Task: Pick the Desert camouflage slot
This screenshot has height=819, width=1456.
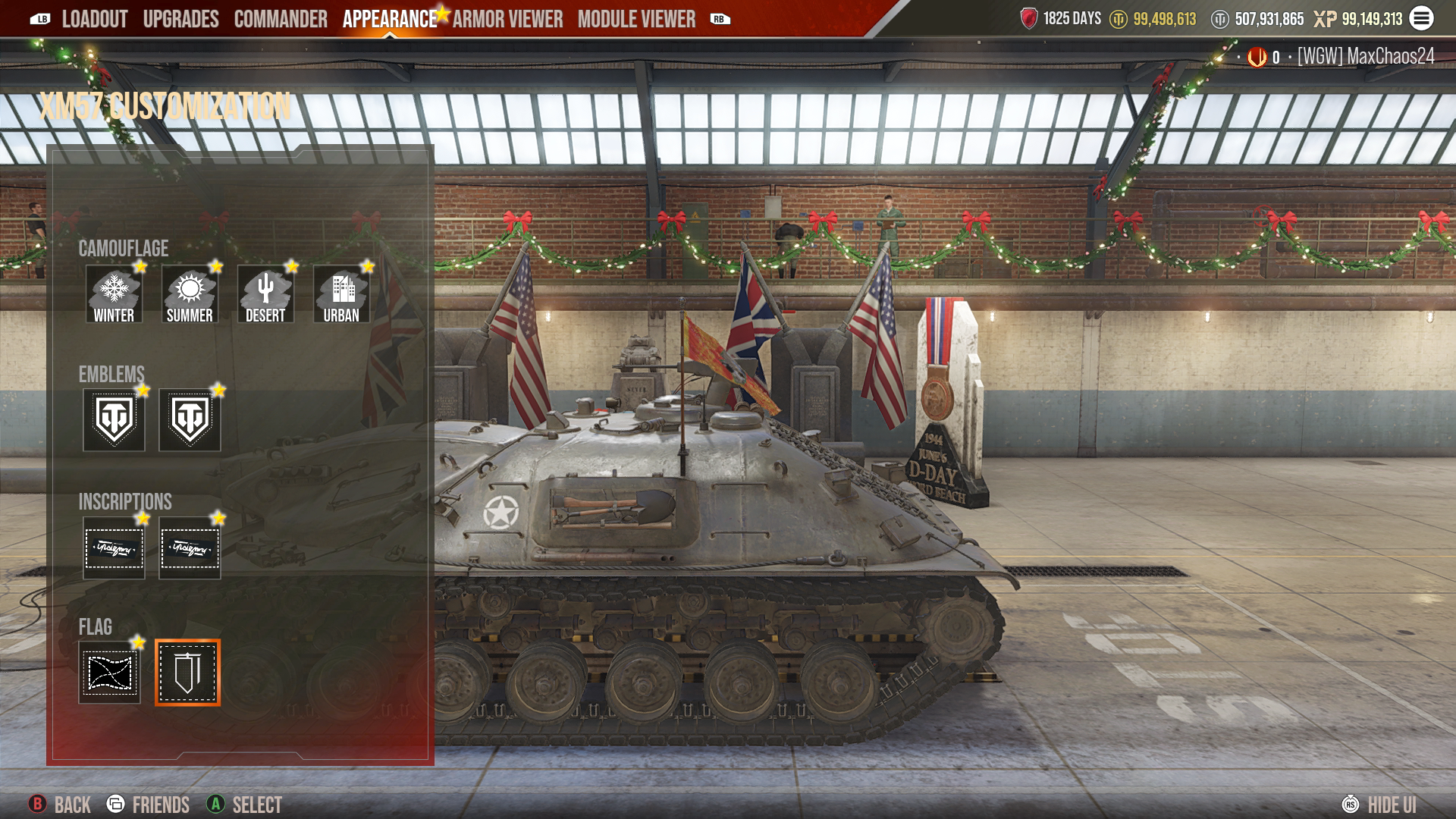Action: point(265,294)
